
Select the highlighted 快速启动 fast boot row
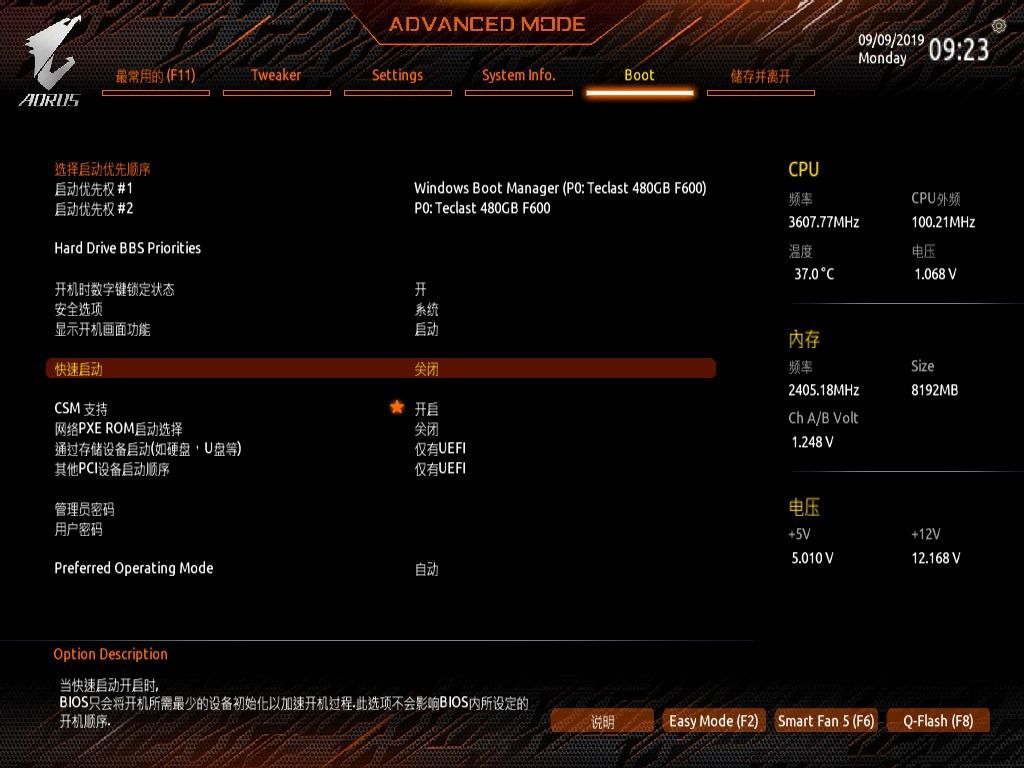coord(380,369)
